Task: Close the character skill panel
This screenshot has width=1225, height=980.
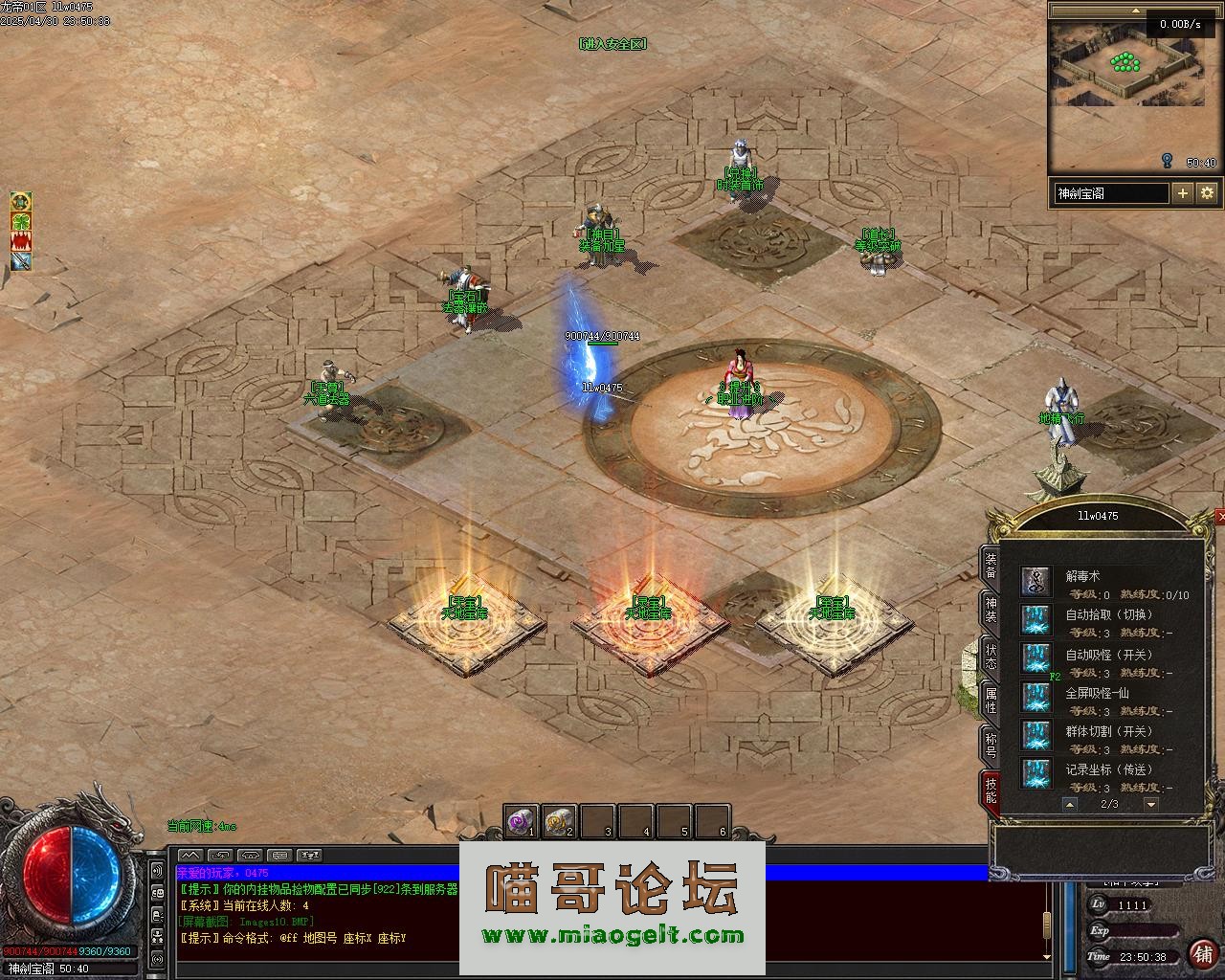Action: (x=1220, y=517)
